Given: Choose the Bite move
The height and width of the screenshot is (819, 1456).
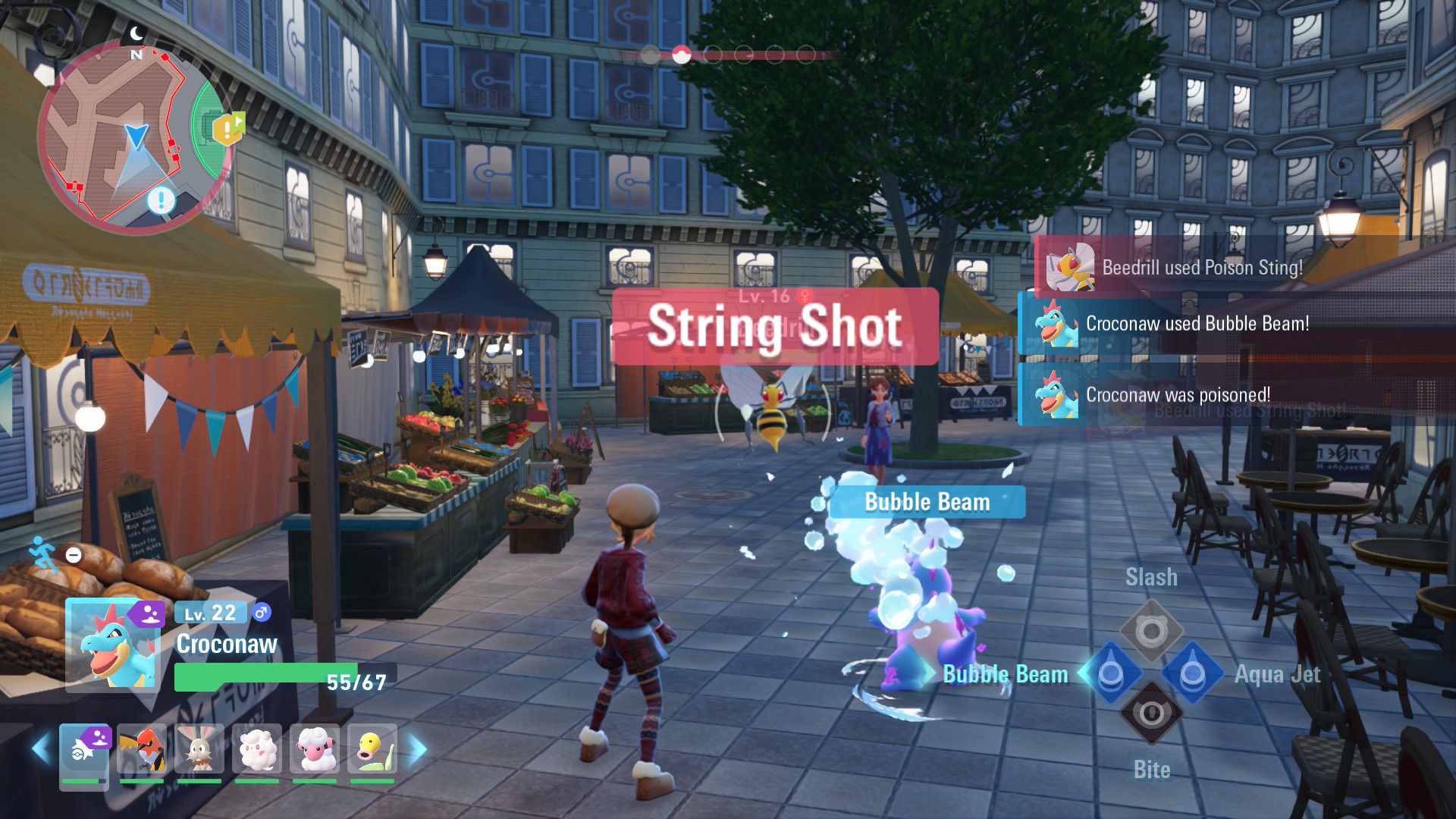Looking at the screenshot, I should pos(1151,714).
